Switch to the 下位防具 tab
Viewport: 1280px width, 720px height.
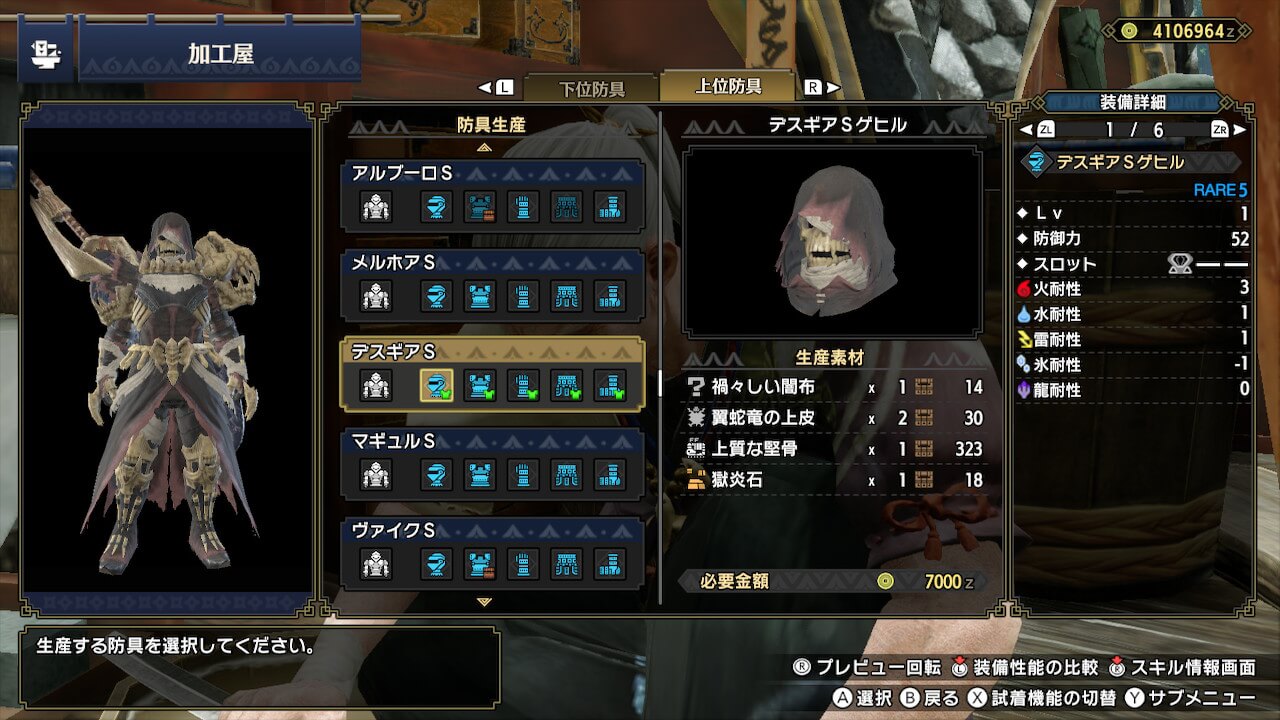pos(590,88)
